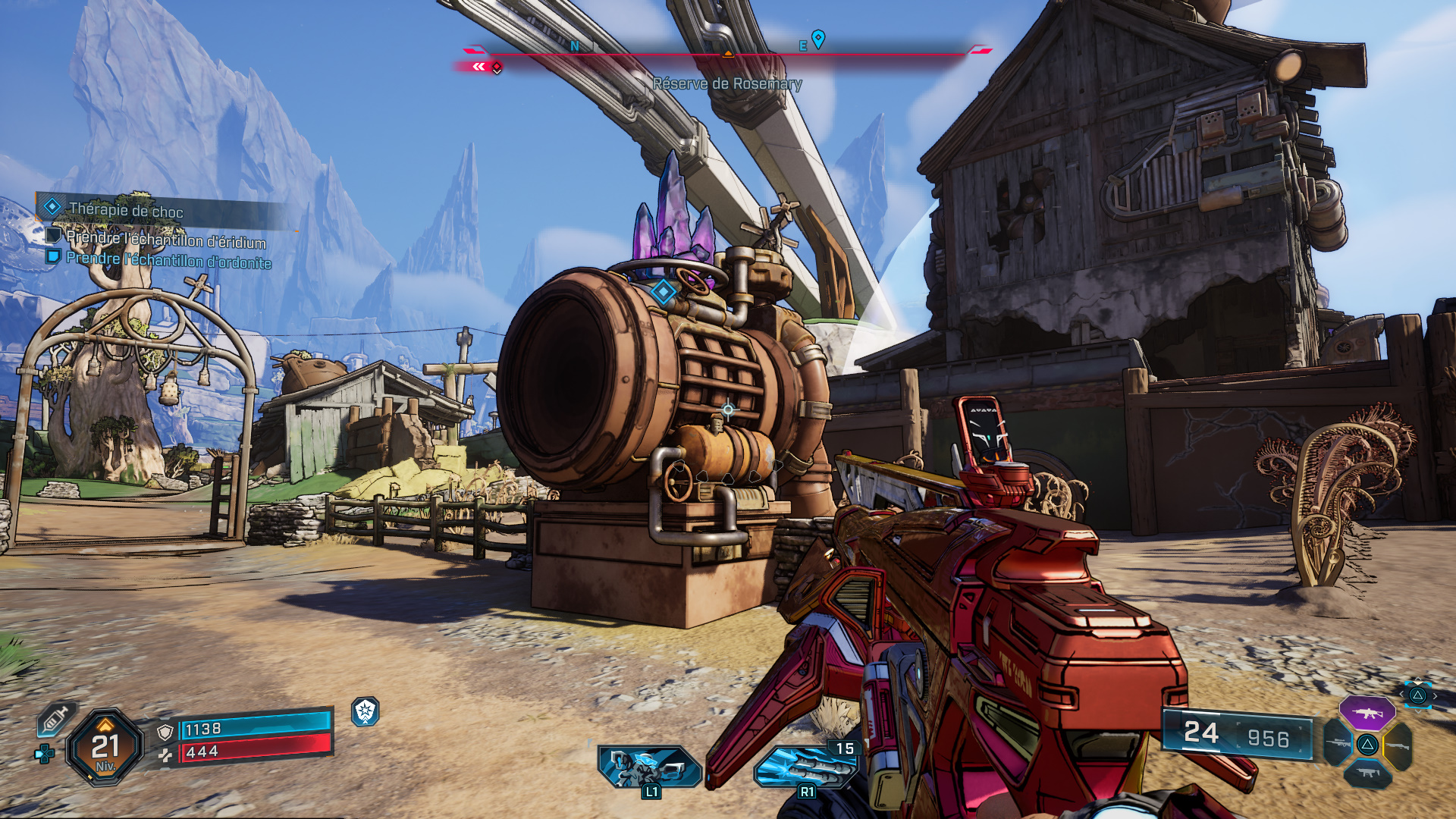Click the blue diamond objective marker
Screen dimensions: 1456x819
[x=664, y=291]
